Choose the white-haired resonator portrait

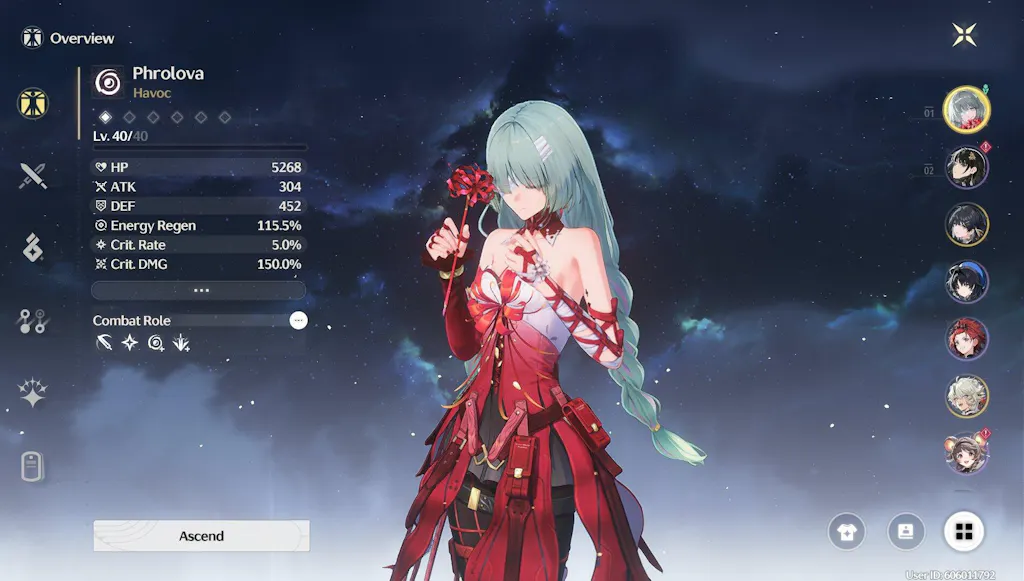coord(967,396)
